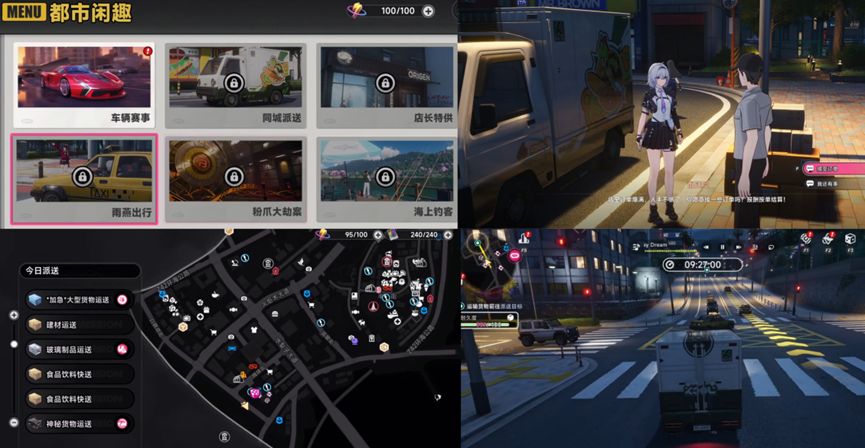Choose the pink highlighted dialogue reply
Viewport: 865px width, 448px height.
point(830,168)
